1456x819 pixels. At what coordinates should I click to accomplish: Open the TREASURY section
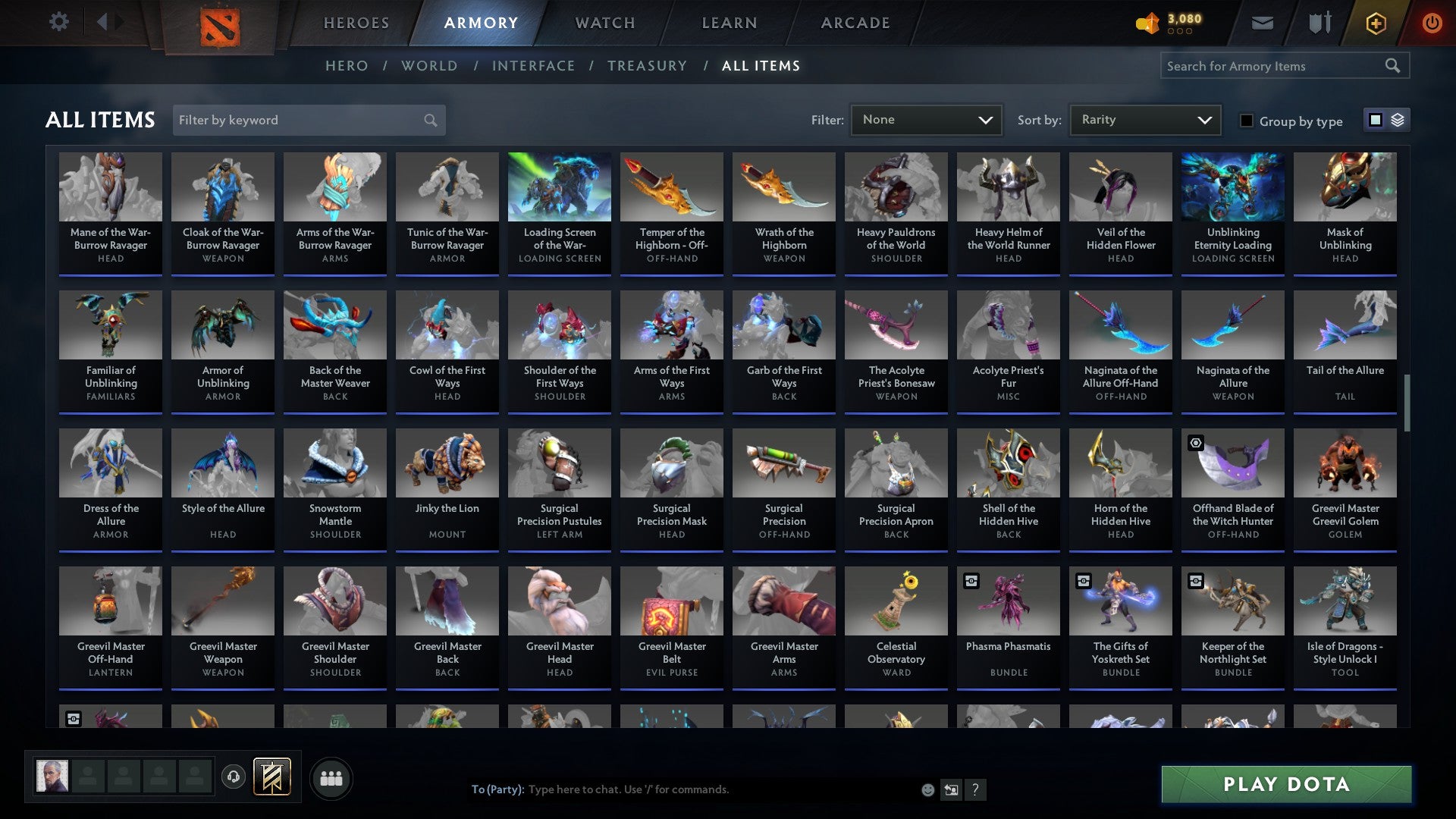point(647,66)
